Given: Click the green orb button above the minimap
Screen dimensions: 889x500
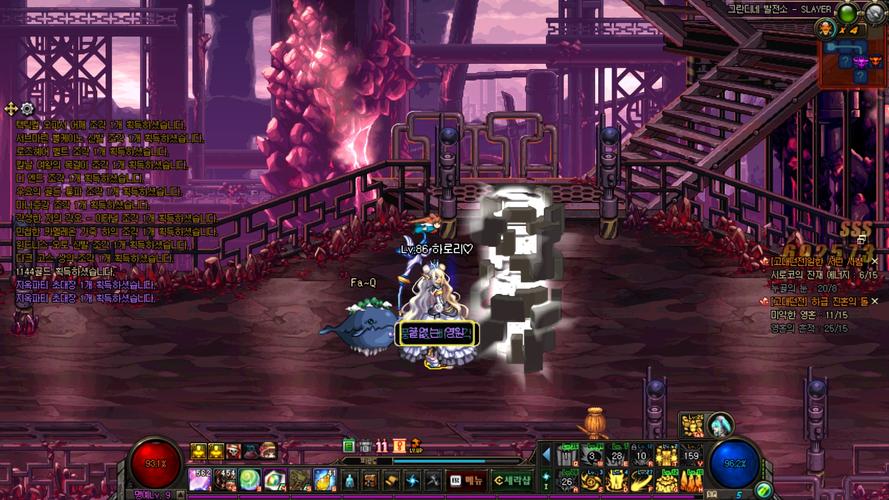Looking at the screenshot, I should click(848, 13).
